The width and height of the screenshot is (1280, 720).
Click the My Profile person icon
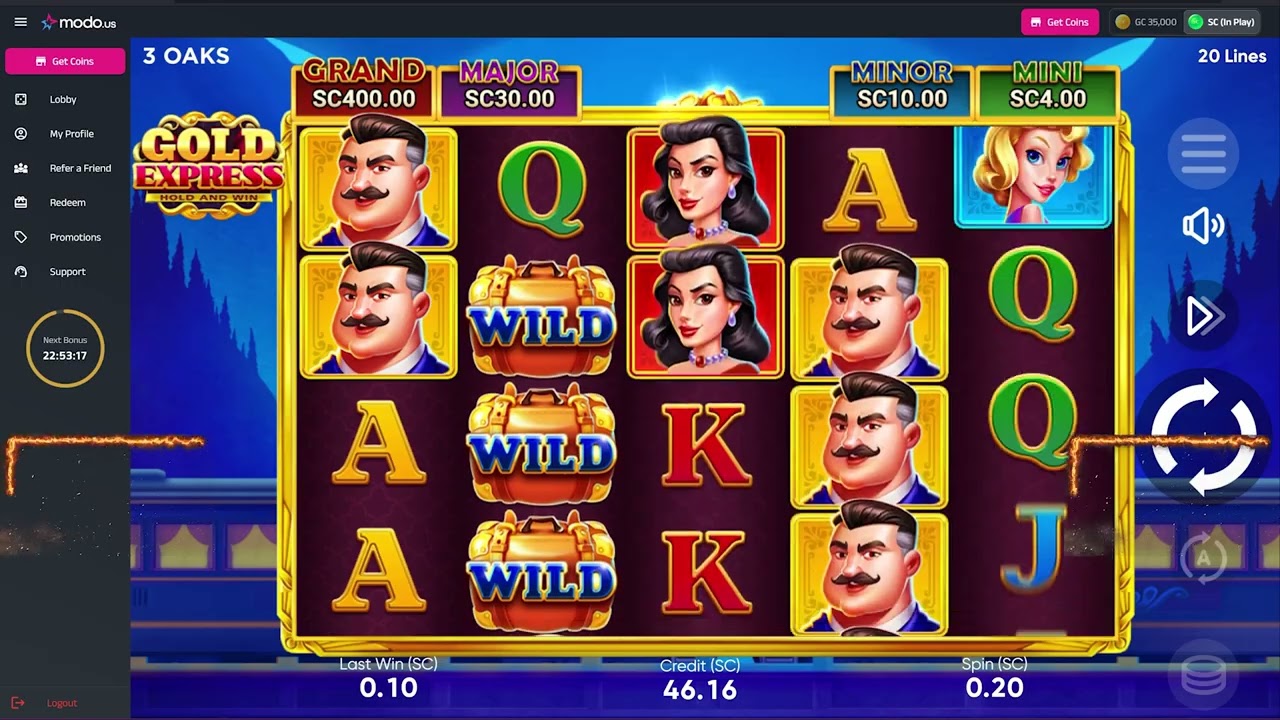[x=21, y=133]
